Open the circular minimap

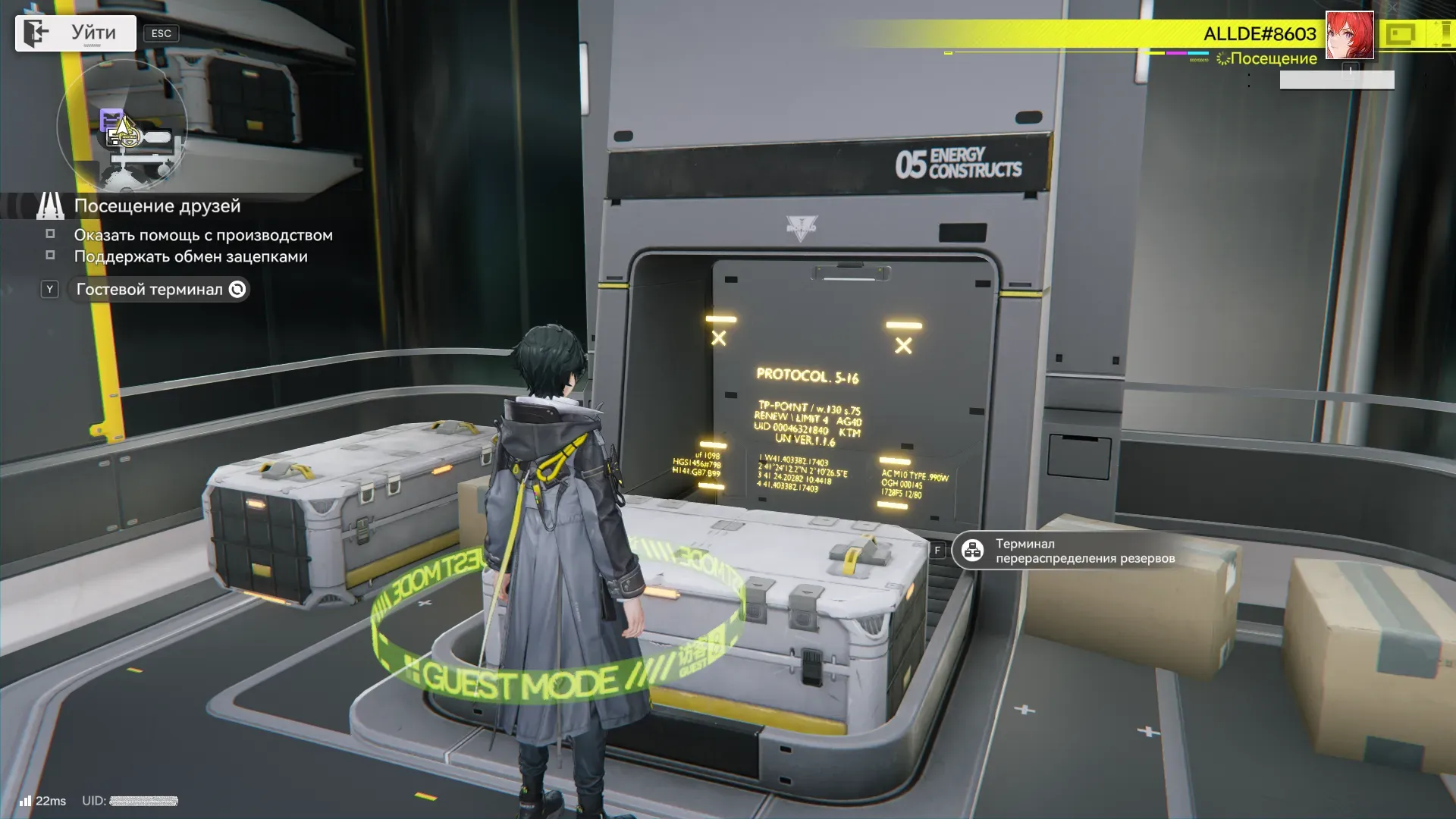coord(122,127)
